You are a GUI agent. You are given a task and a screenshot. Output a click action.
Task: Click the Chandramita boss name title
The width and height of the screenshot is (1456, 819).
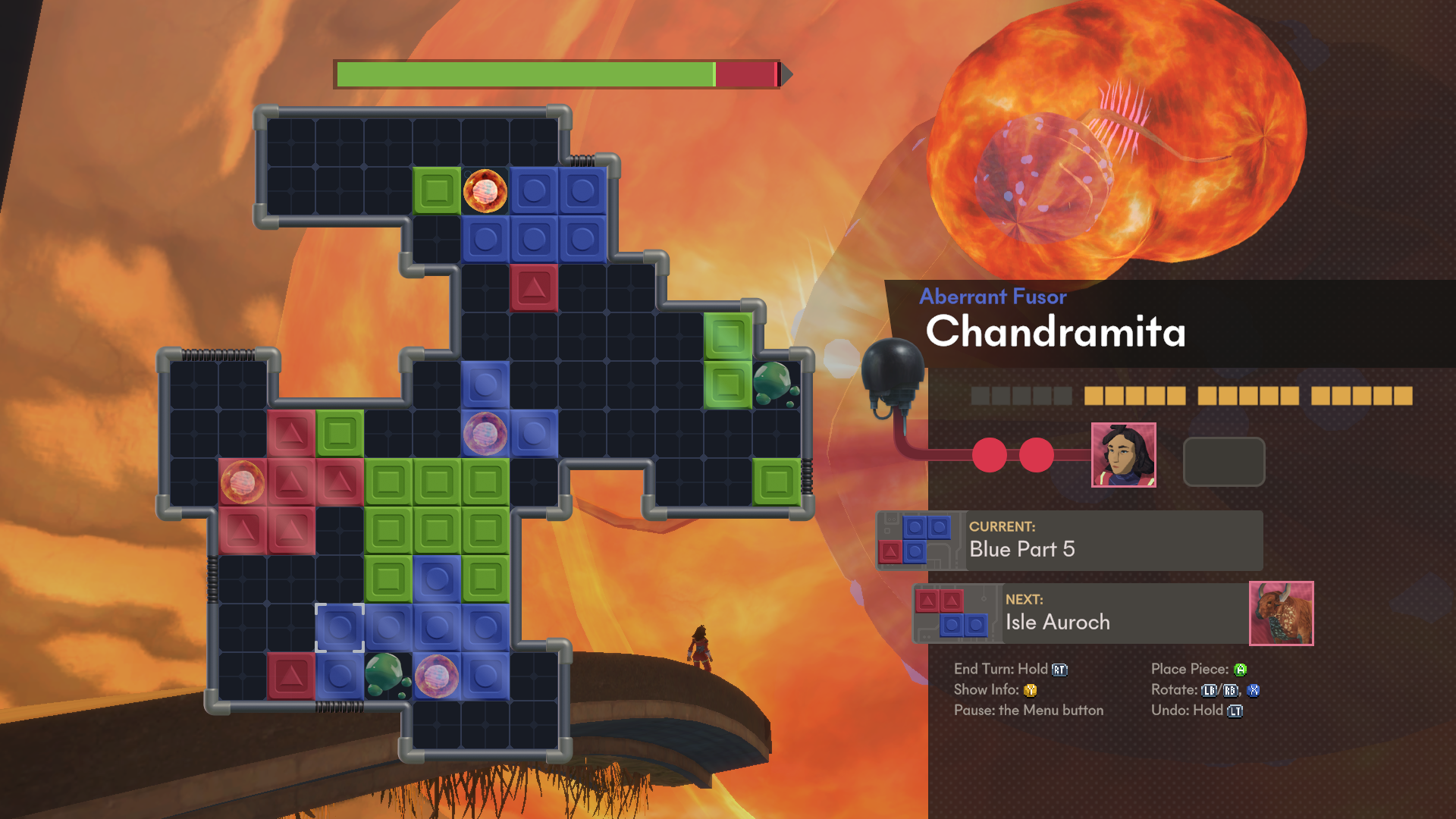coord(1057,332)
